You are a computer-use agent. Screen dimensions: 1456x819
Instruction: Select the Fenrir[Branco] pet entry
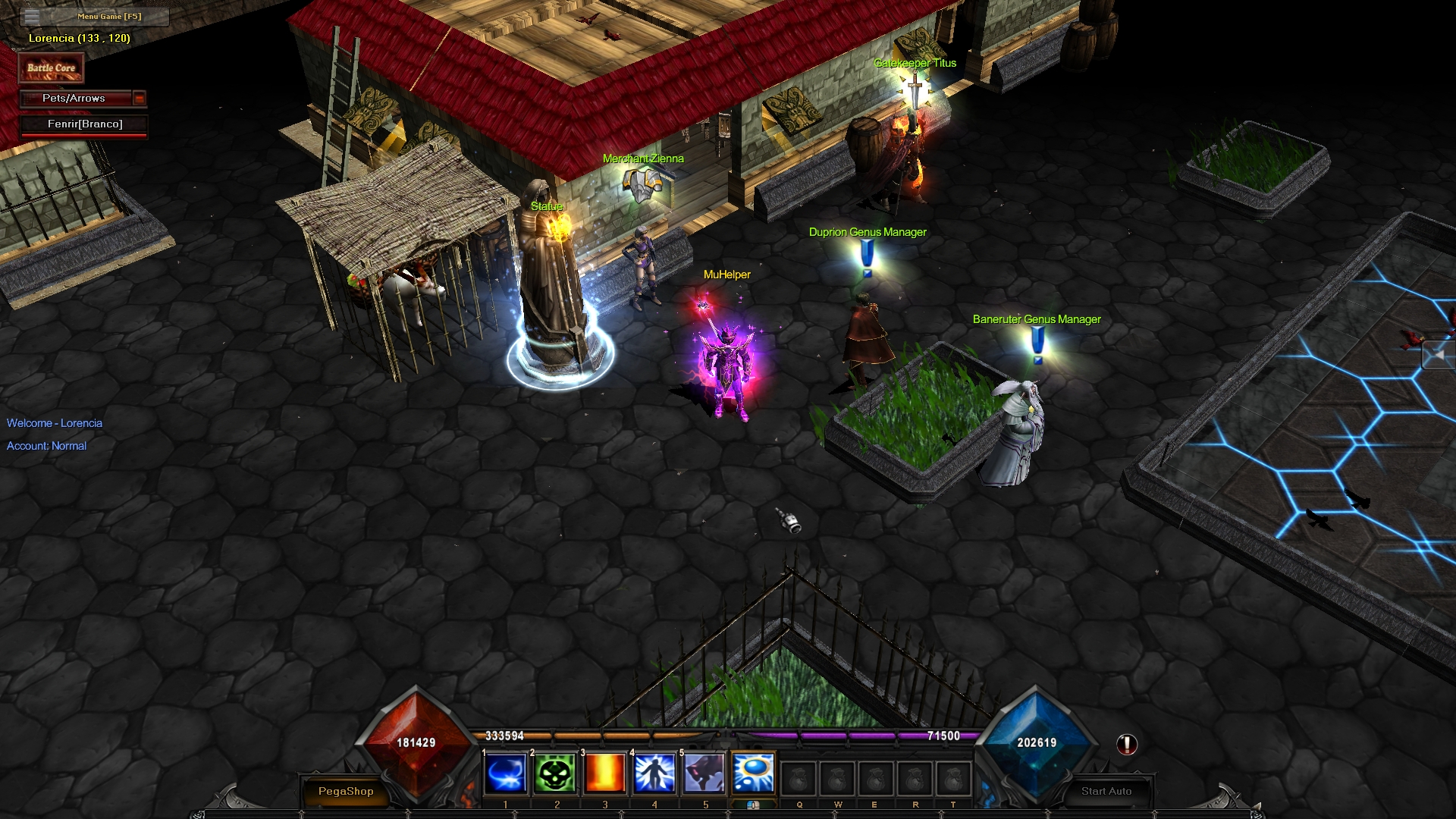point(84,124)
